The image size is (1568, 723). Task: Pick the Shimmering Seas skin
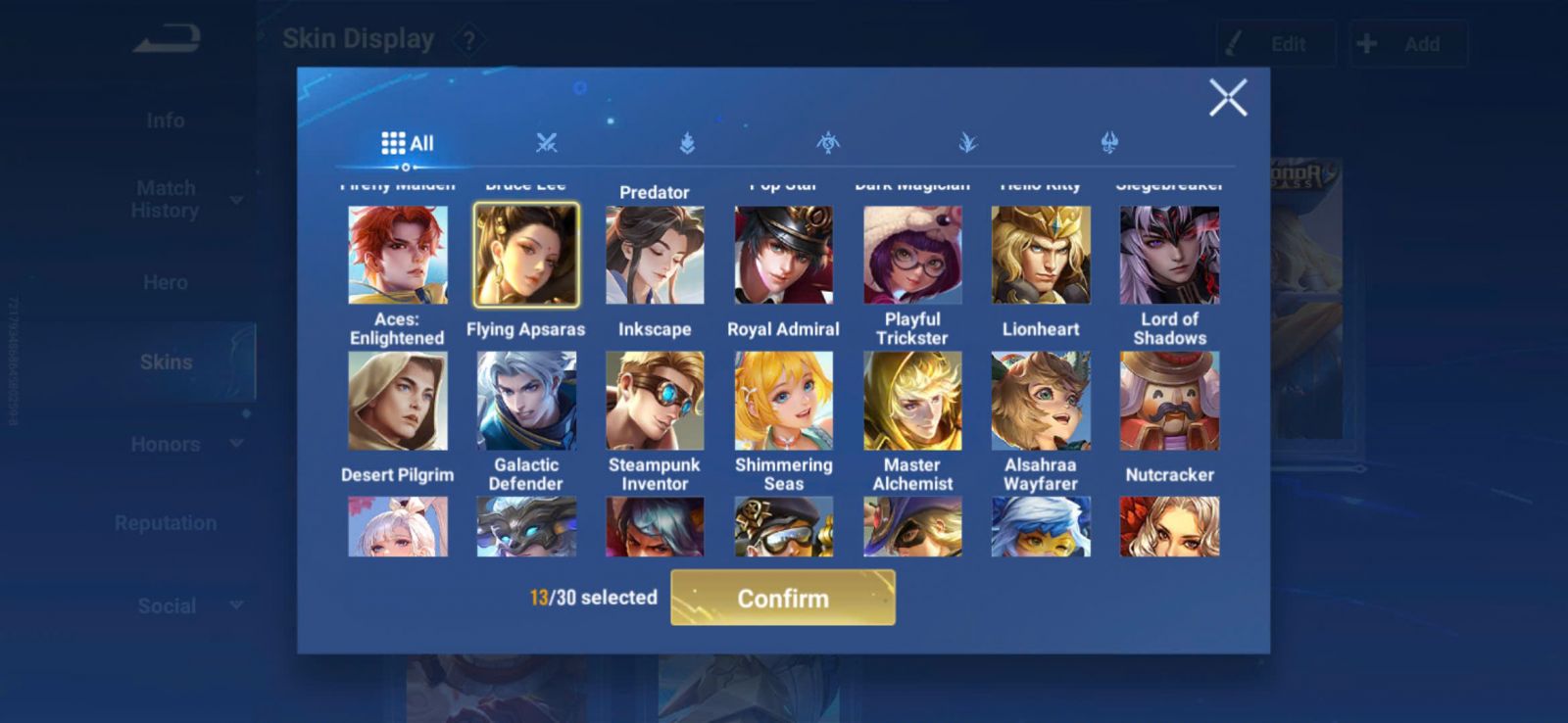783,401
